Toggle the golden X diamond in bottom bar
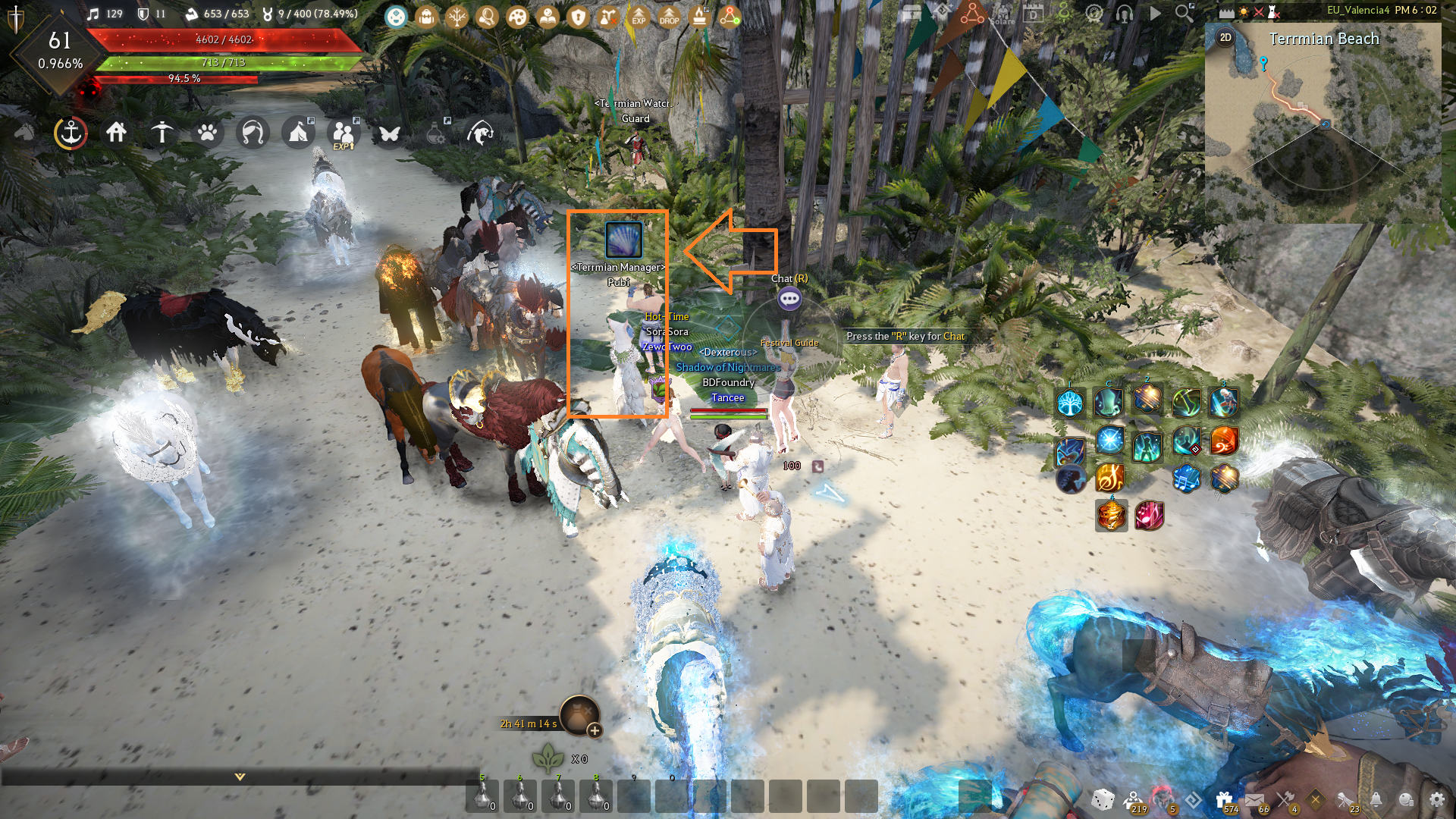Image resolution: width=1456 pixels, height=819 pixels. (1316, 799)
